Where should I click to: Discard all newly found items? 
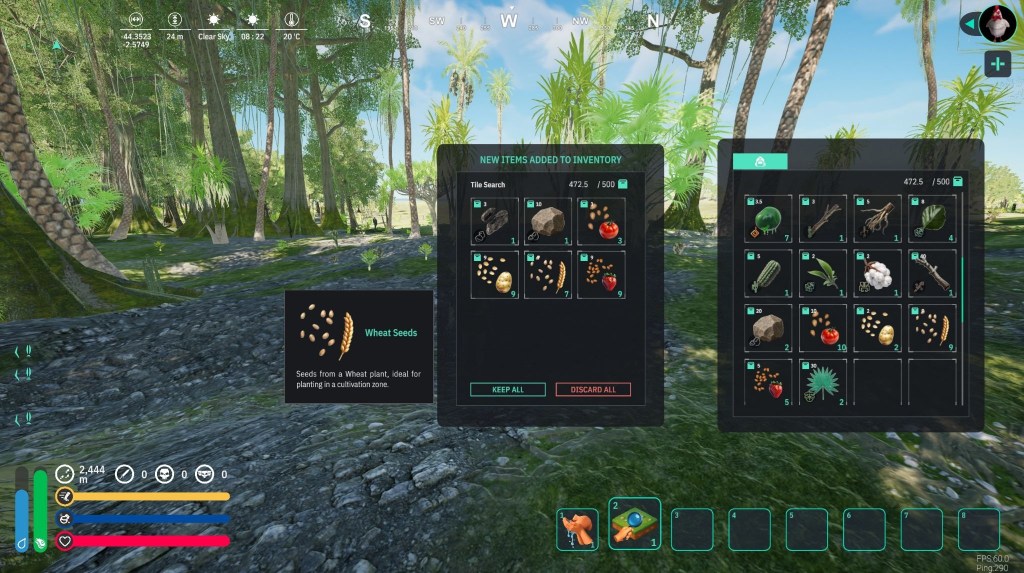tap(593, 389)
